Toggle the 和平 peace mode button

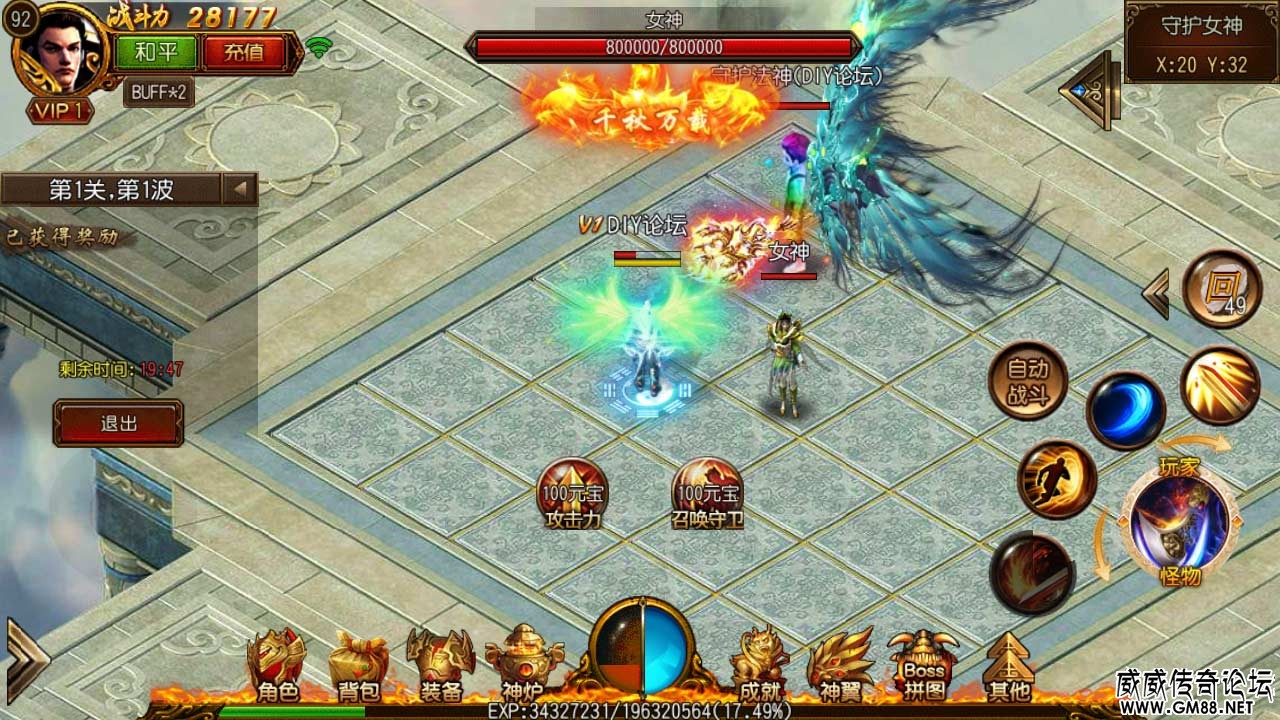[155, 52]
